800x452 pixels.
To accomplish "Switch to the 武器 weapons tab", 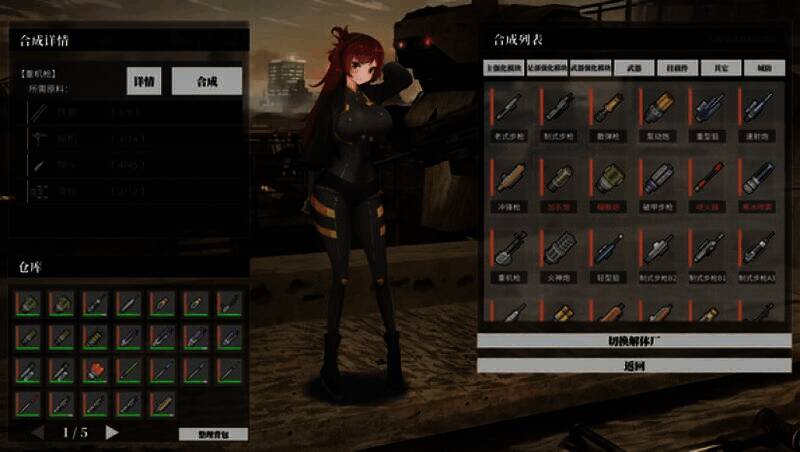I will click(x=633, y=68).
